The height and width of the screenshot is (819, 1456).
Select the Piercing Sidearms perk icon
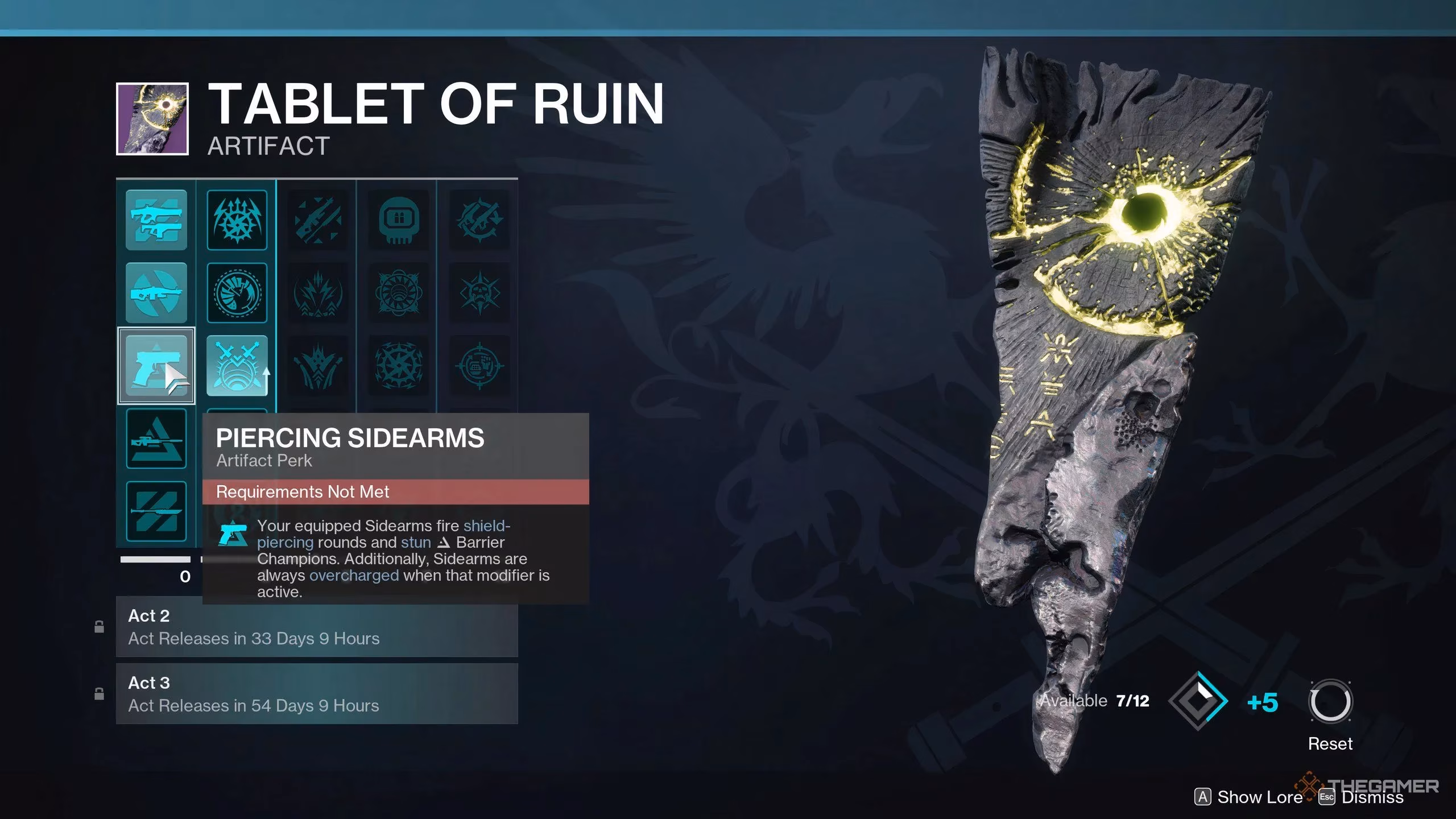point(157,366)
